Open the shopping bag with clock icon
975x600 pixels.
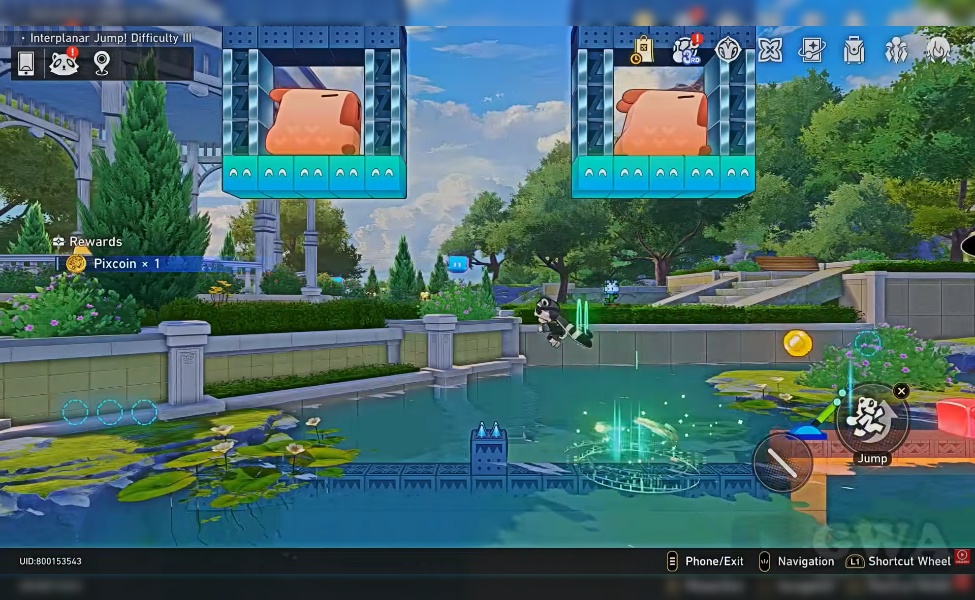[x=642, y=50]
